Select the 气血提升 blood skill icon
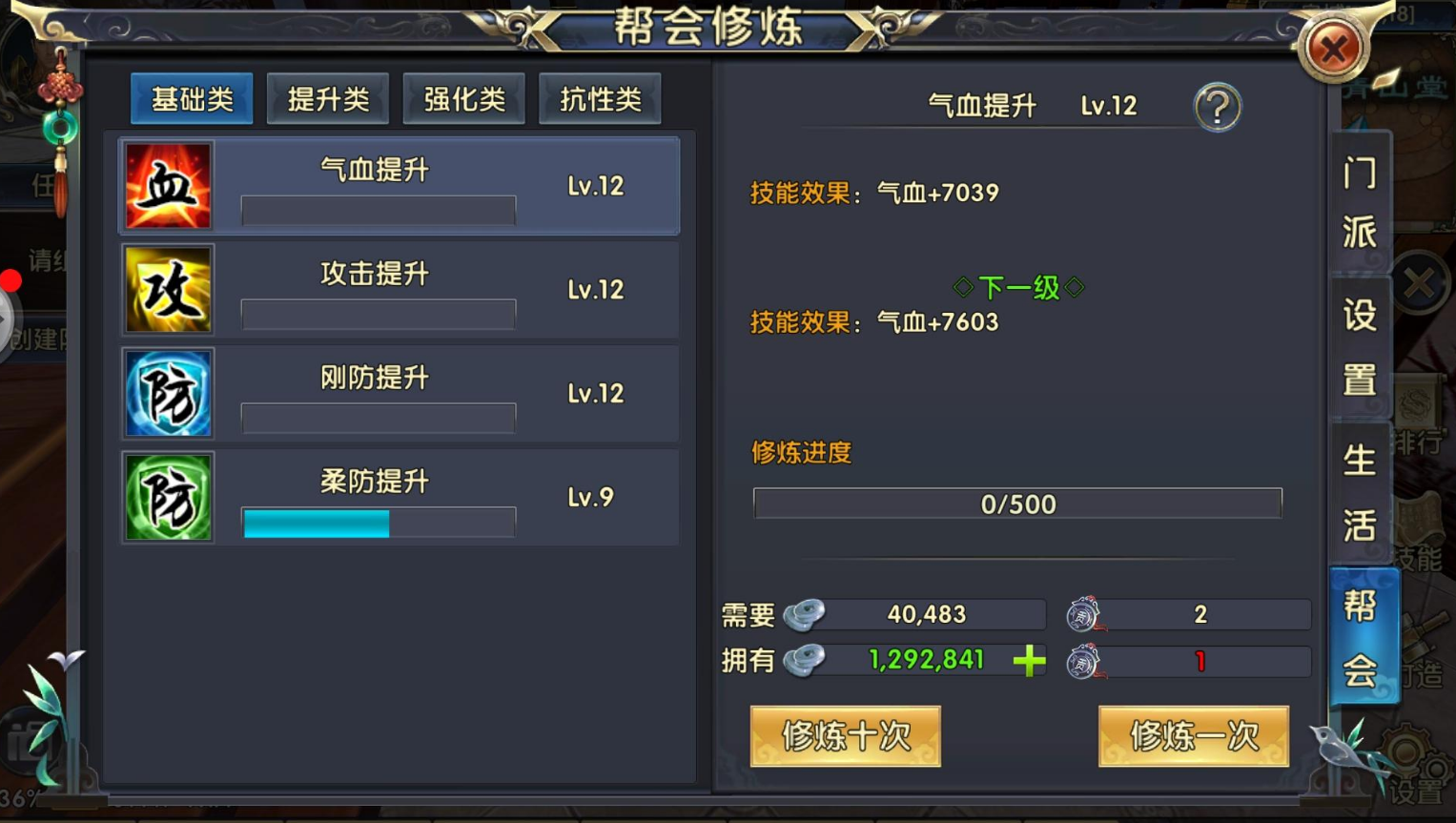 click(168, 185)
